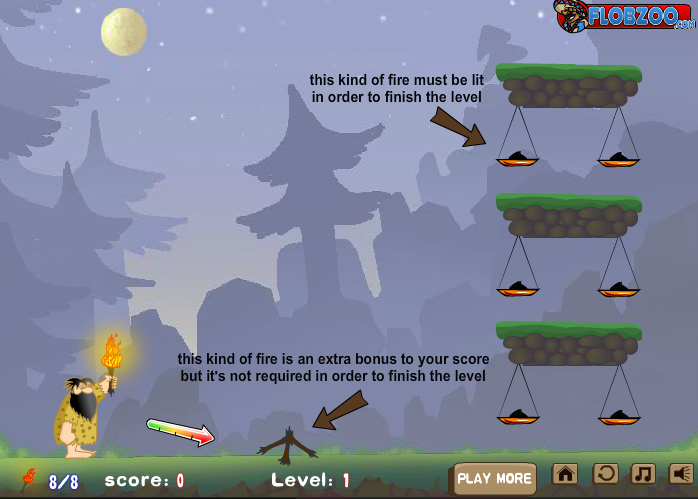Screen dimensions: 698x499
Task: Restart the level with the reload icon
Action: pyautogui.click(x=605, y=474)
